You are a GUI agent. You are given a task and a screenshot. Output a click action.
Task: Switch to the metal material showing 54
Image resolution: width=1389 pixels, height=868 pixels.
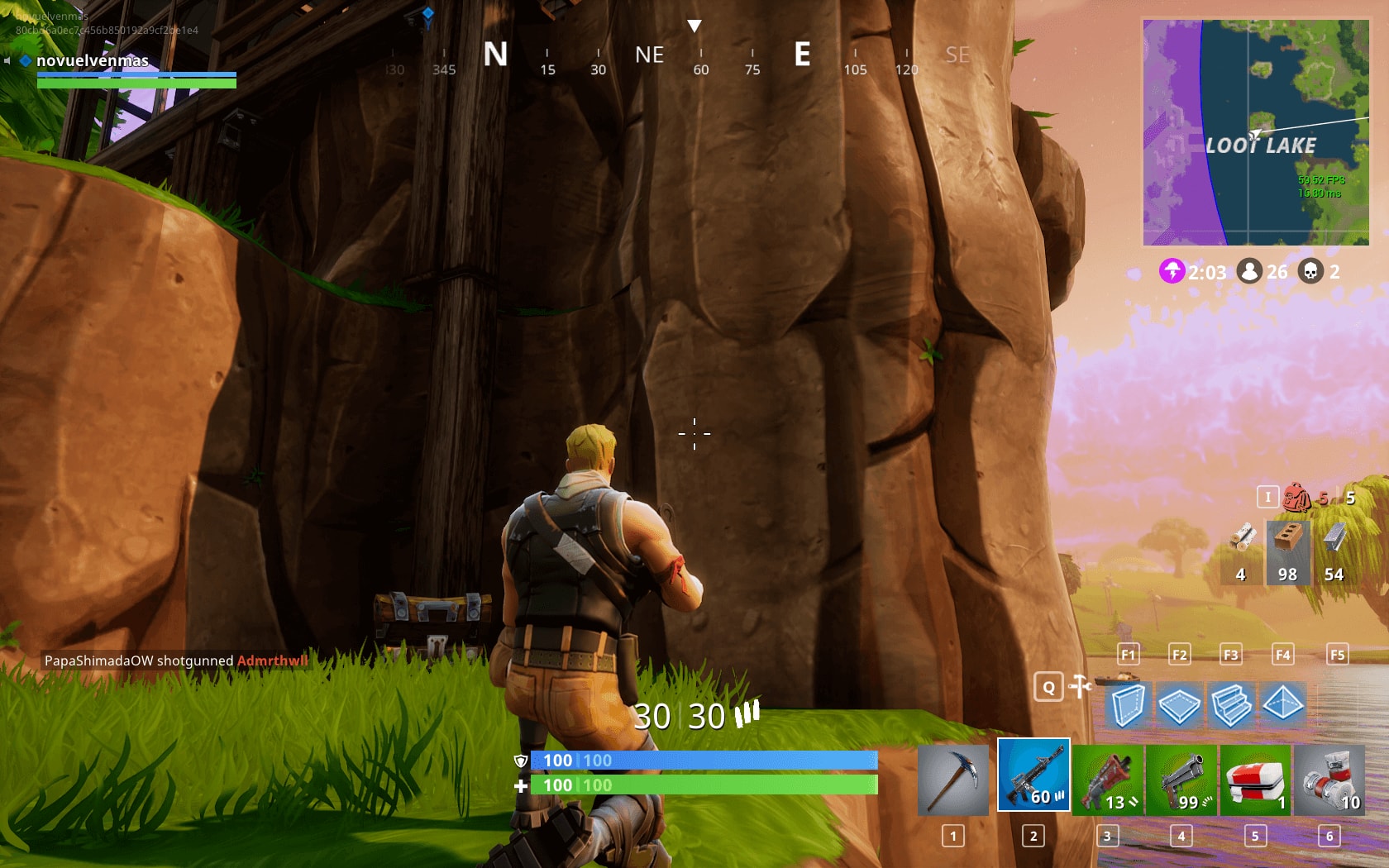click(1333, 550)
